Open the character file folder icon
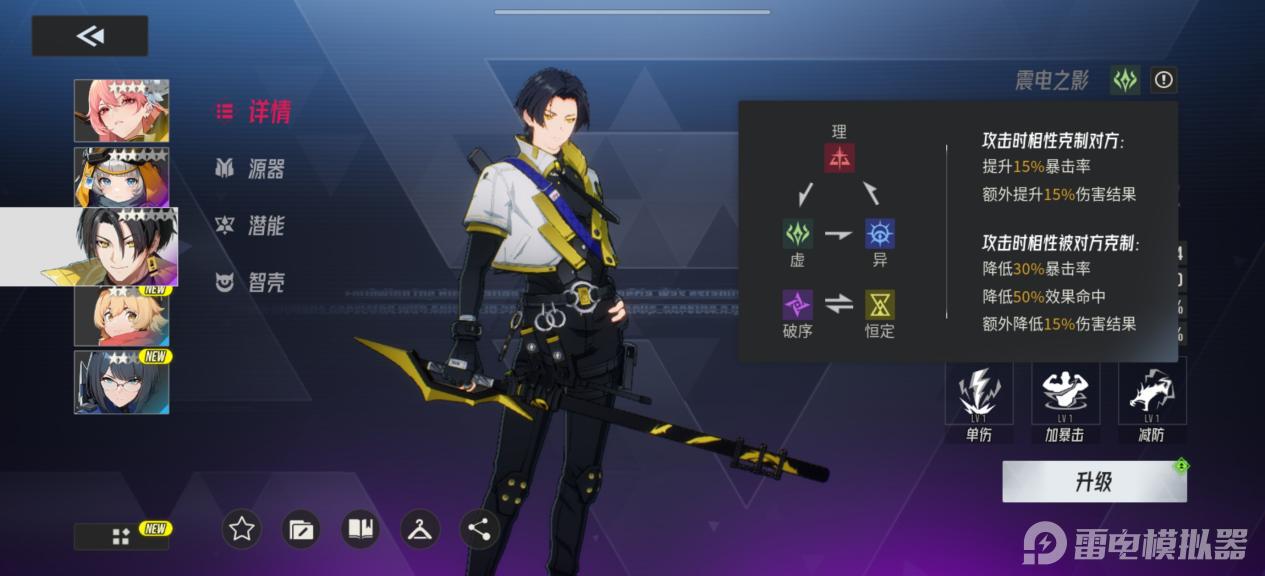Screen dimensions: 1265x576 [x=301, y=529]
